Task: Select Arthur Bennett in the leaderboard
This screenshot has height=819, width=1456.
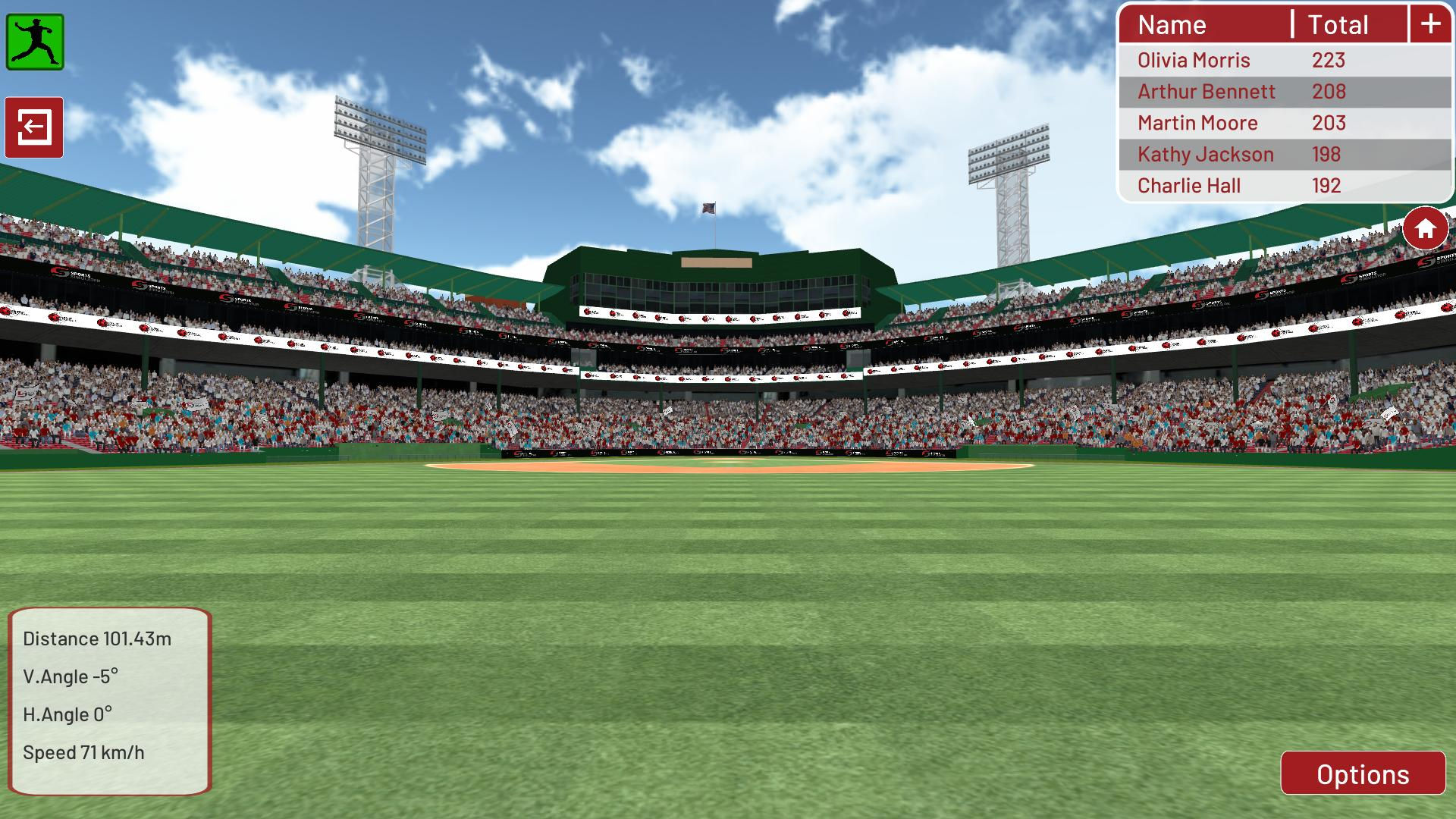Action: tap(1206, 91)
